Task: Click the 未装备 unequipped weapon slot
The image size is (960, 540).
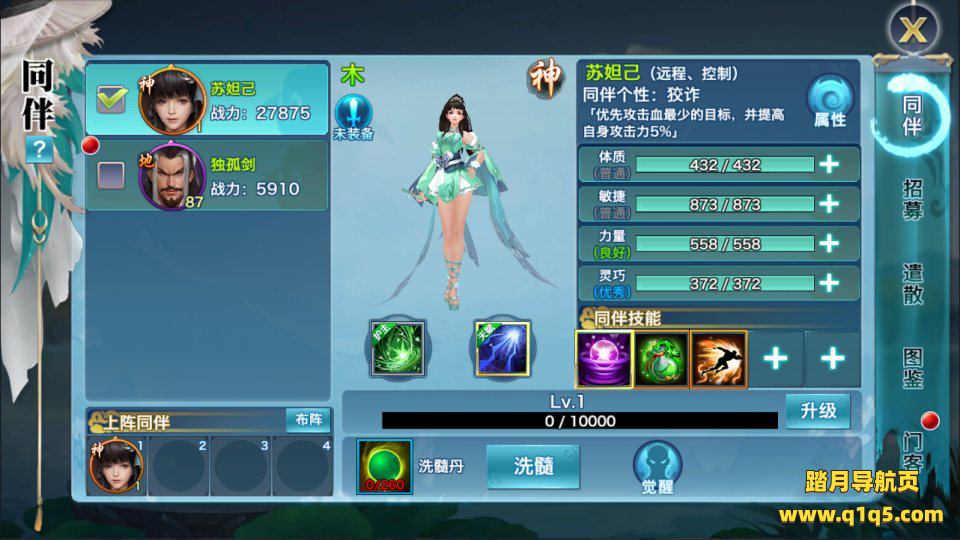Action: (x=353, y=116)
